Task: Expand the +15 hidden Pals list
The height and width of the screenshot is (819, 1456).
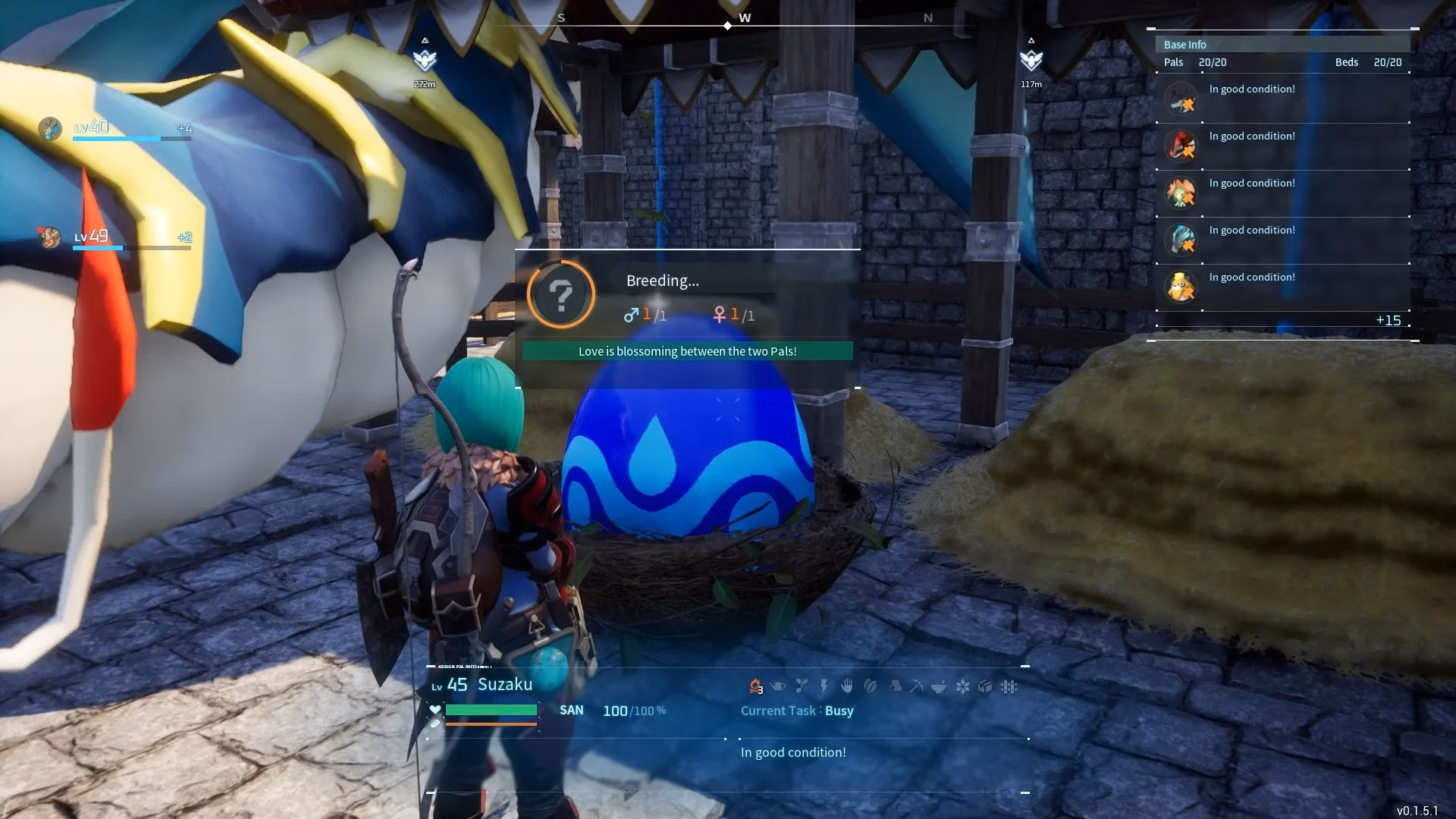Action: point(1389,321)
